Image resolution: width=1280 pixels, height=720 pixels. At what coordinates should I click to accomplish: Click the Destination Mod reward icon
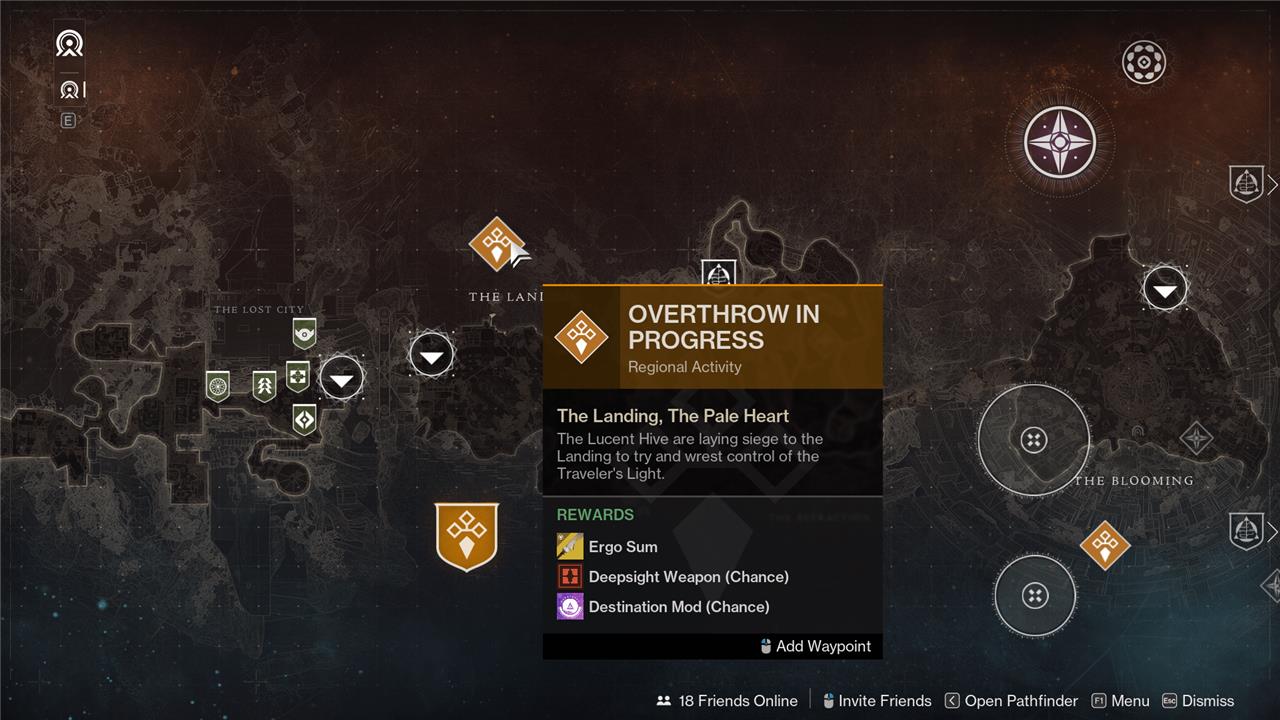pos(570,607)
